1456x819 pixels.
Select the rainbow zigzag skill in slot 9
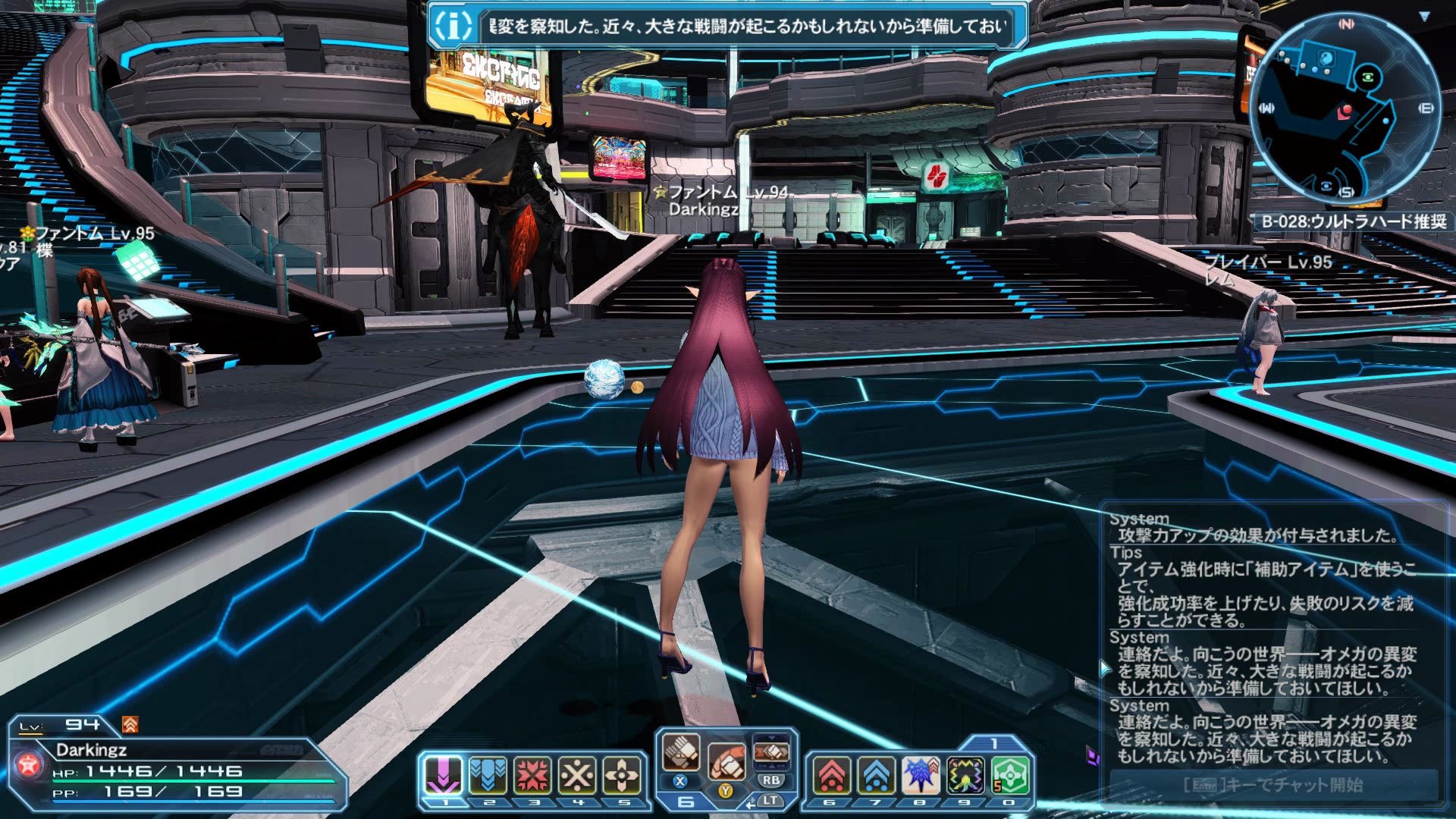point(965,775)
